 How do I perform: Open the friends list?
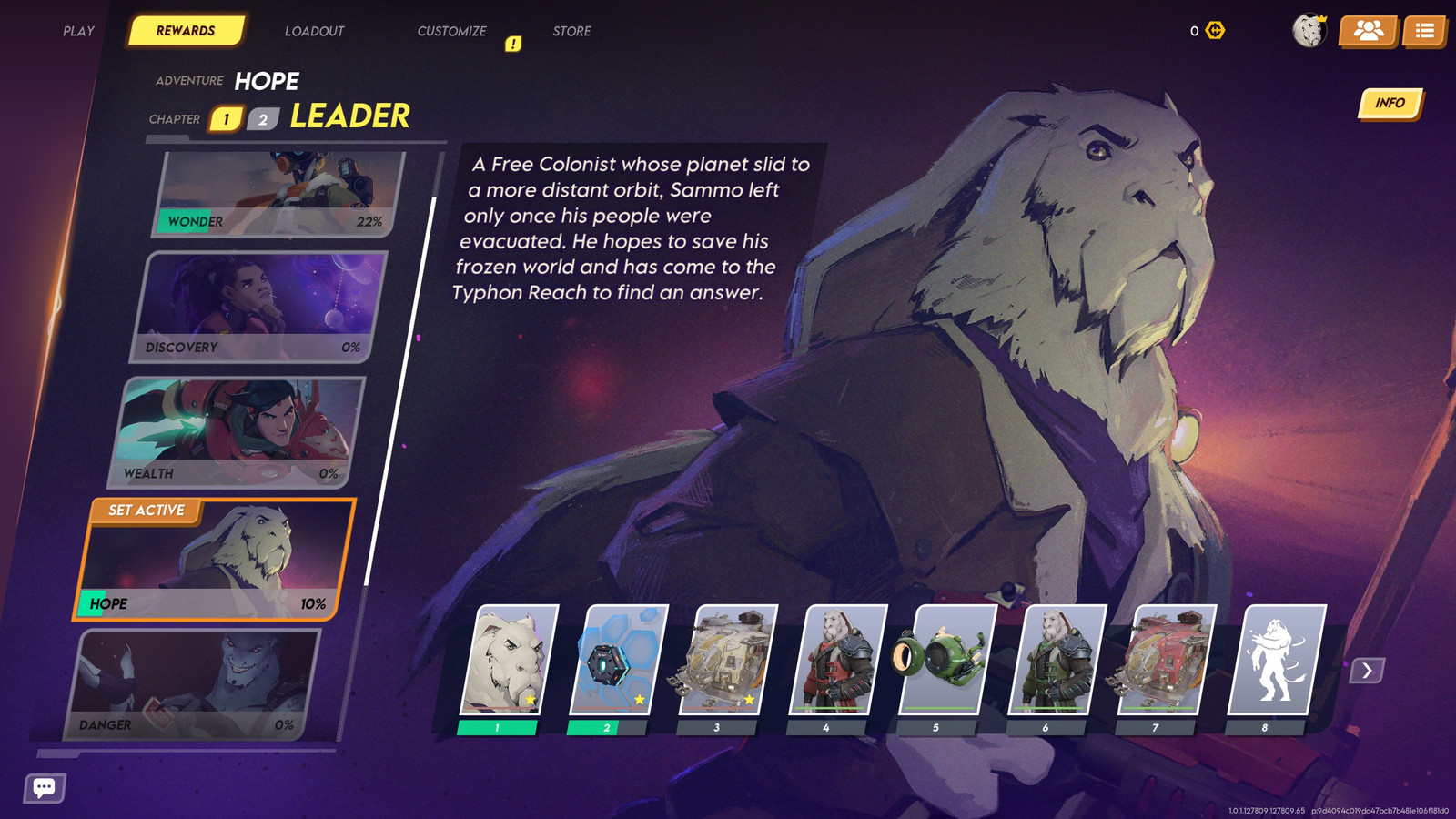(1368, 31)
